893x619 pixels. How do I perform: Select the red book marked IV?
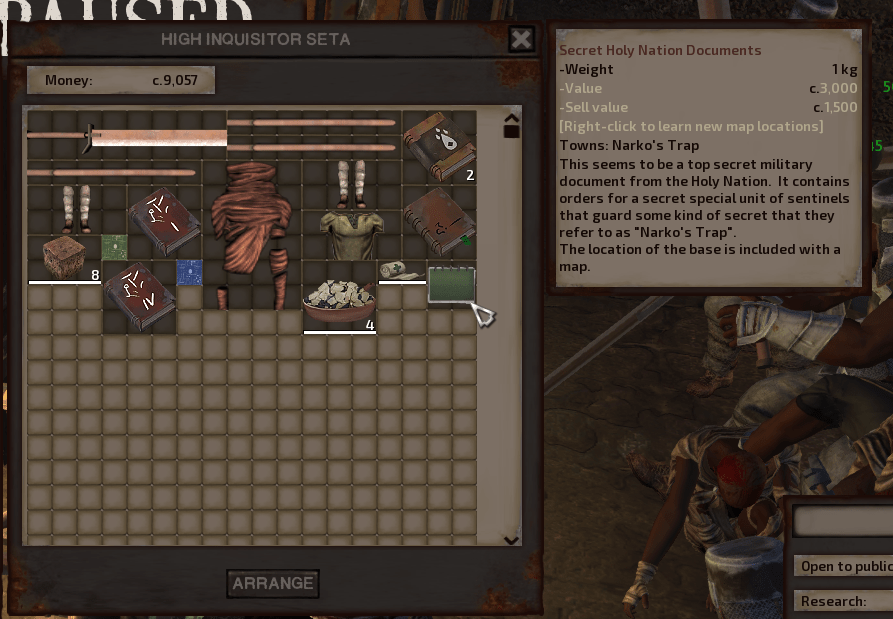tap(139, 296)
